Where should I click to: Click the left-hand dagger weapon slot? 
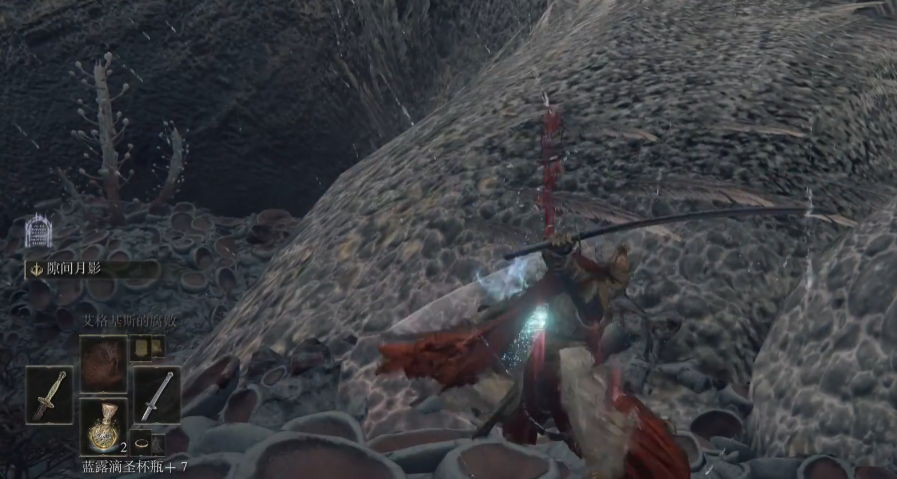coord(48,394)
